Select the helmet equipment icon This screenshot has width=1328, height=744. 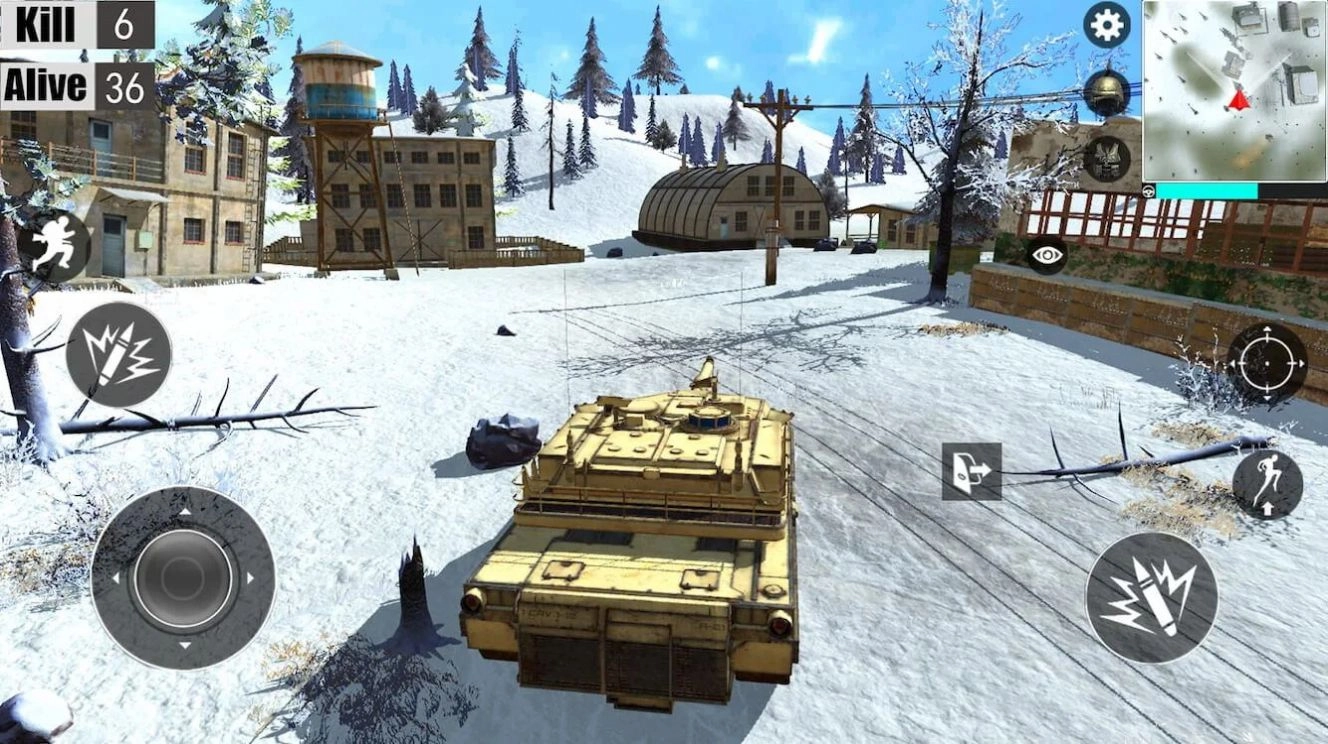pos(1104,93)
